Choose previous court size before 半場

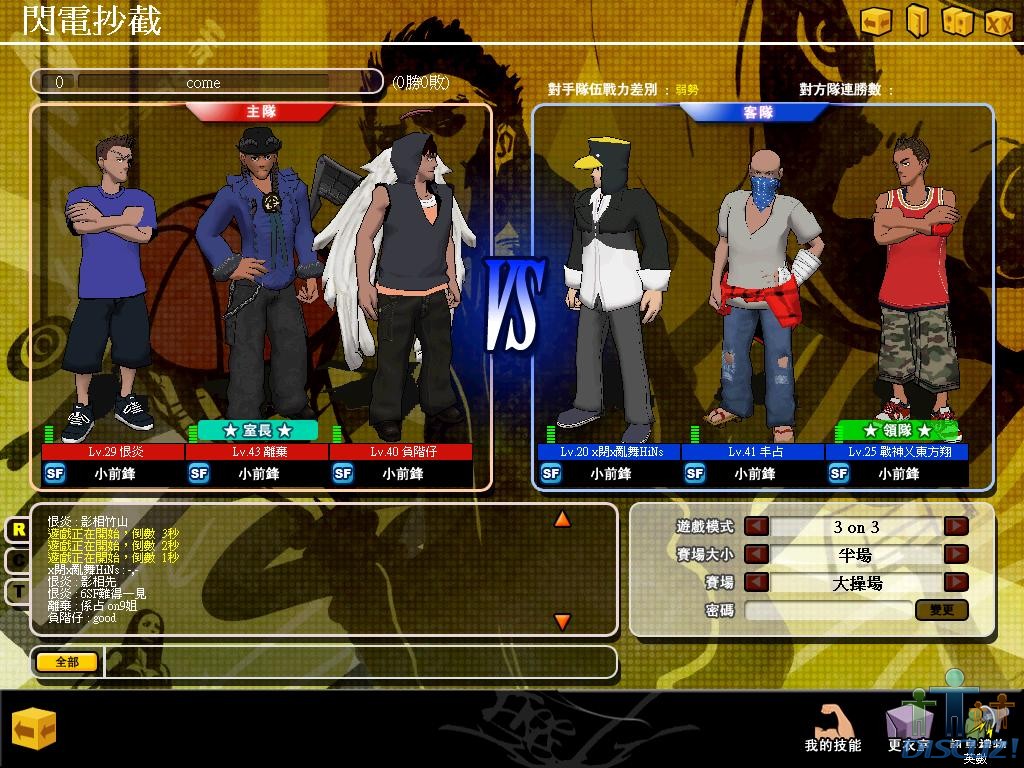click(756, 554)
